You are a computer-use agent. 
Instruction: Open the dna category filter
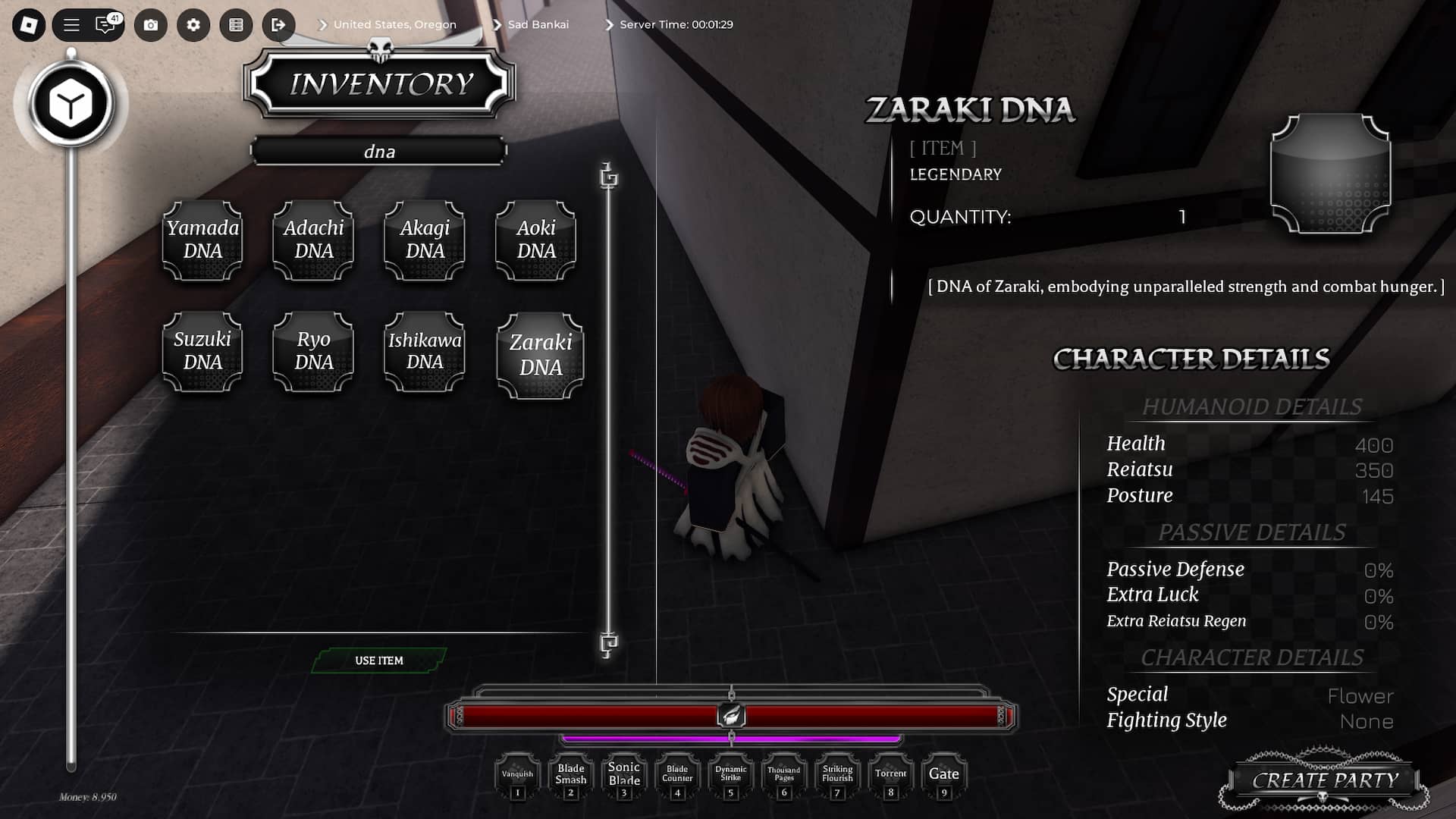coord(379,151)
